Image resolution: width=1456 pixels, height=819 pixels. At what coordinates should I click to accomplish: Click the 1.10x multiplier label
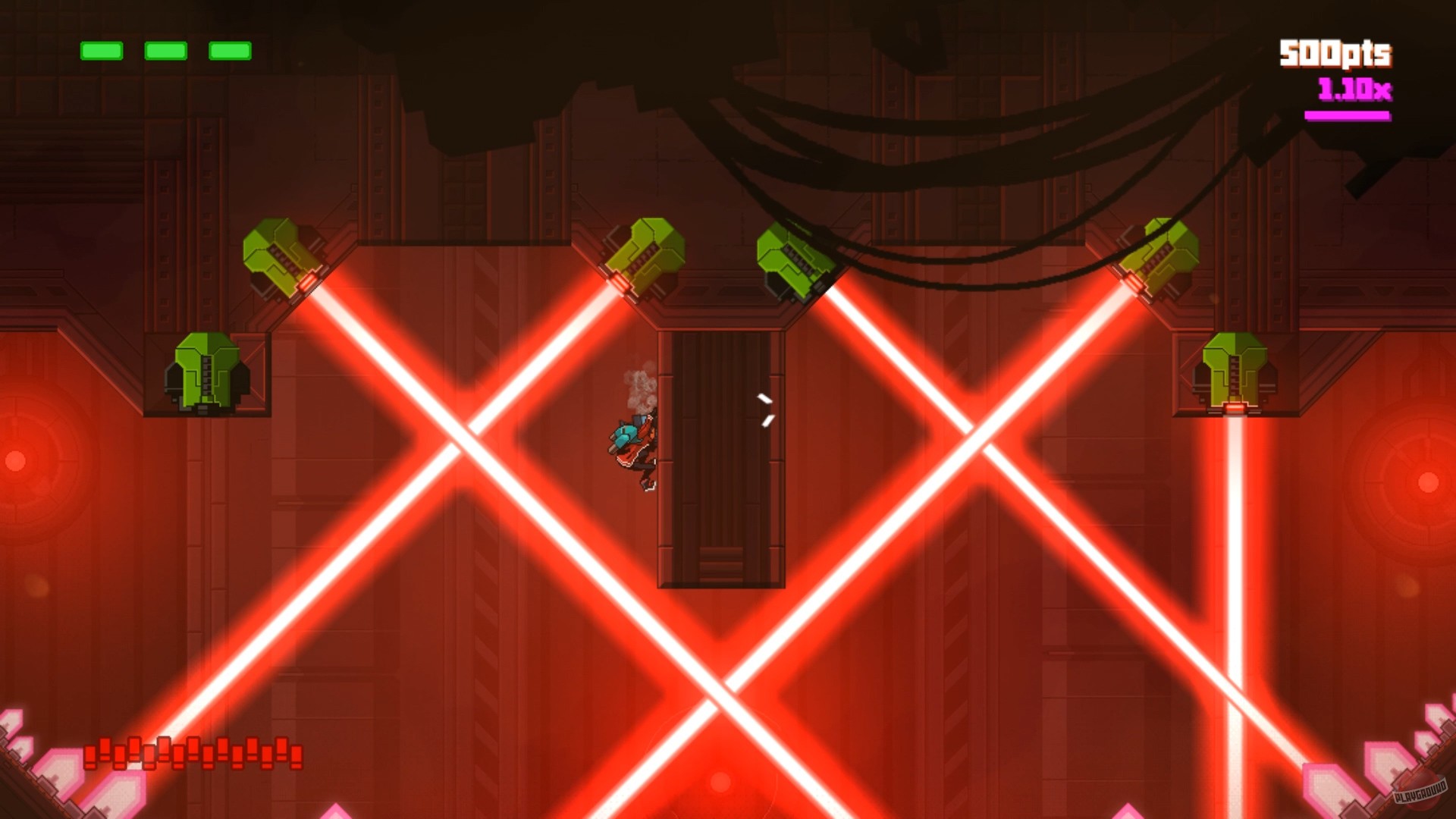tap(1354, 89)
